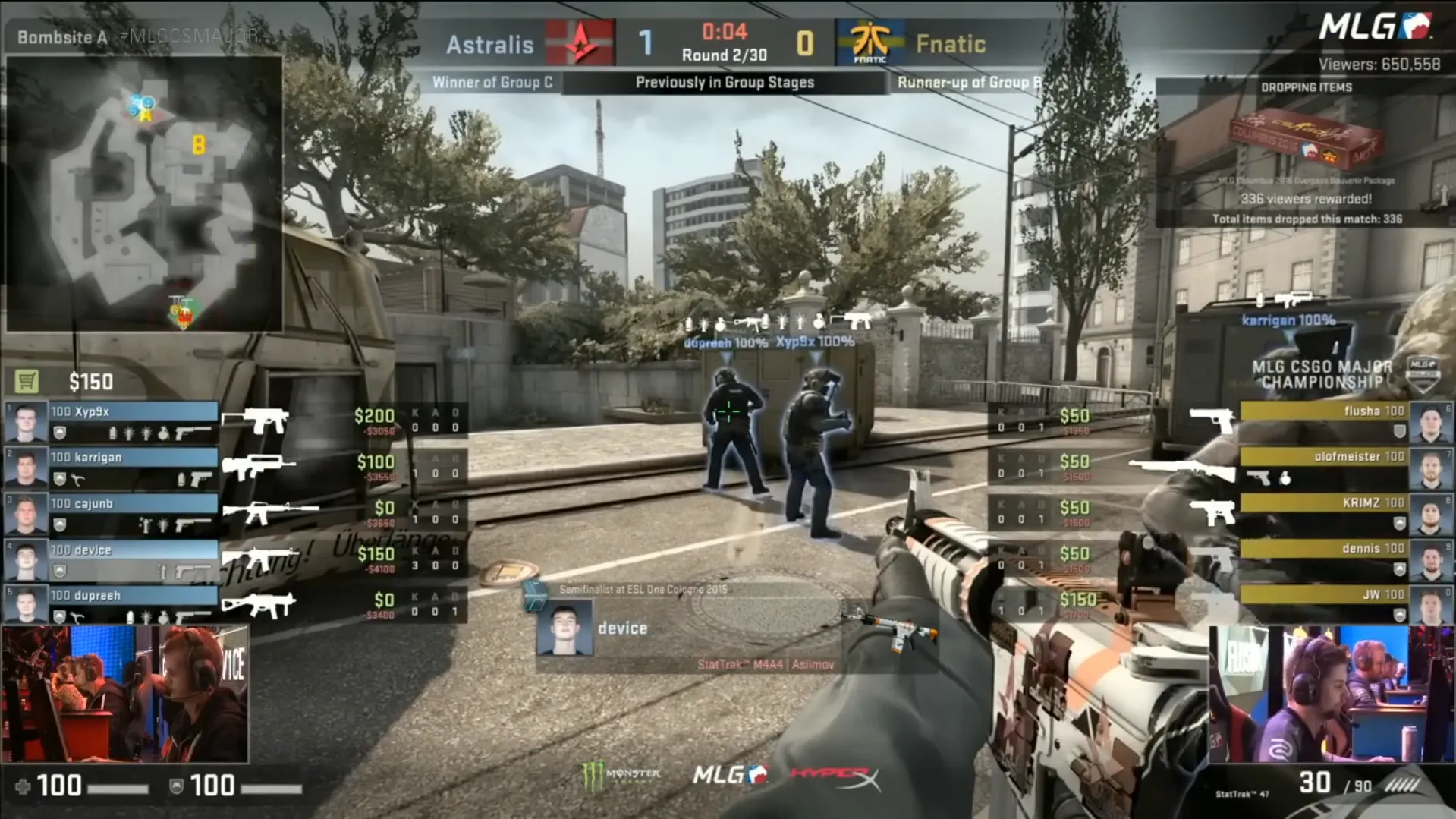Select KRIMZ's player row

click(x=1324, y=513)
